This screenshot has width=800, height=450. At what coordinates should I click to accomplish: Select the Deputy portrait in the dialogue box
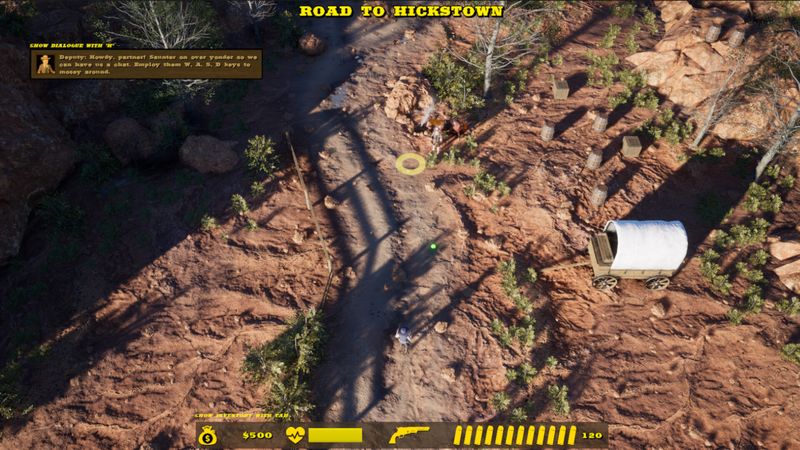coord(47,64)
